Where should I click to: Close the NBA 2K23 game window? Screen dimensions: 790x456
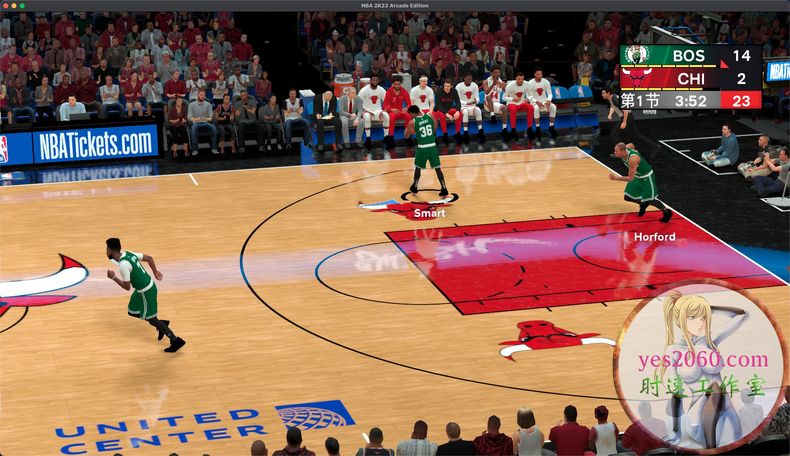[6, 5]
